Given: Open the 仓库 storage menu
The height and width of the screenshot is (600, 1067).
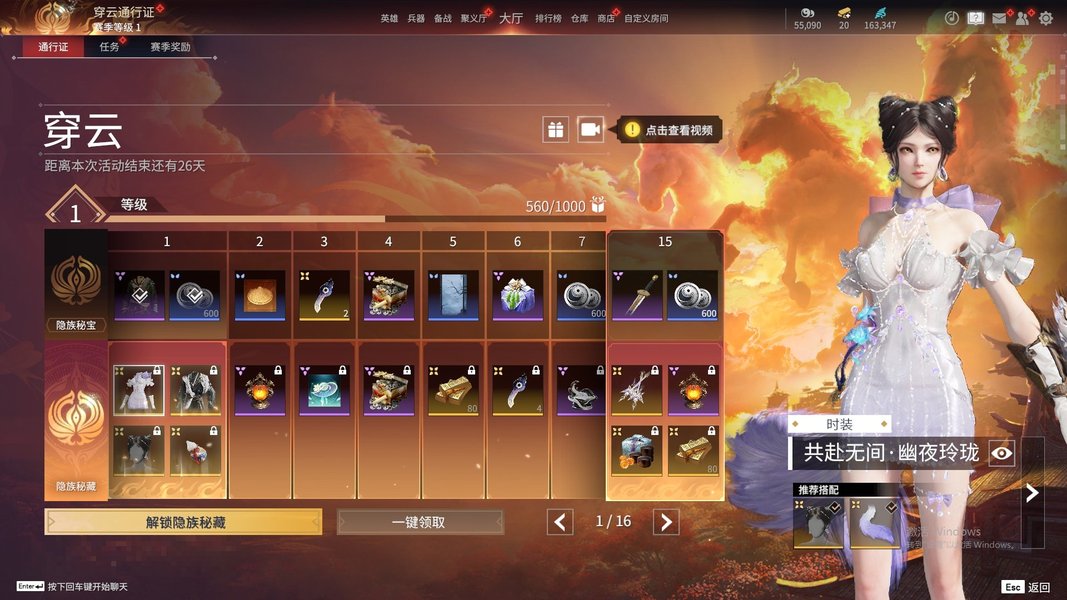Looking at the screenshot, I should [x=579, y=19].
